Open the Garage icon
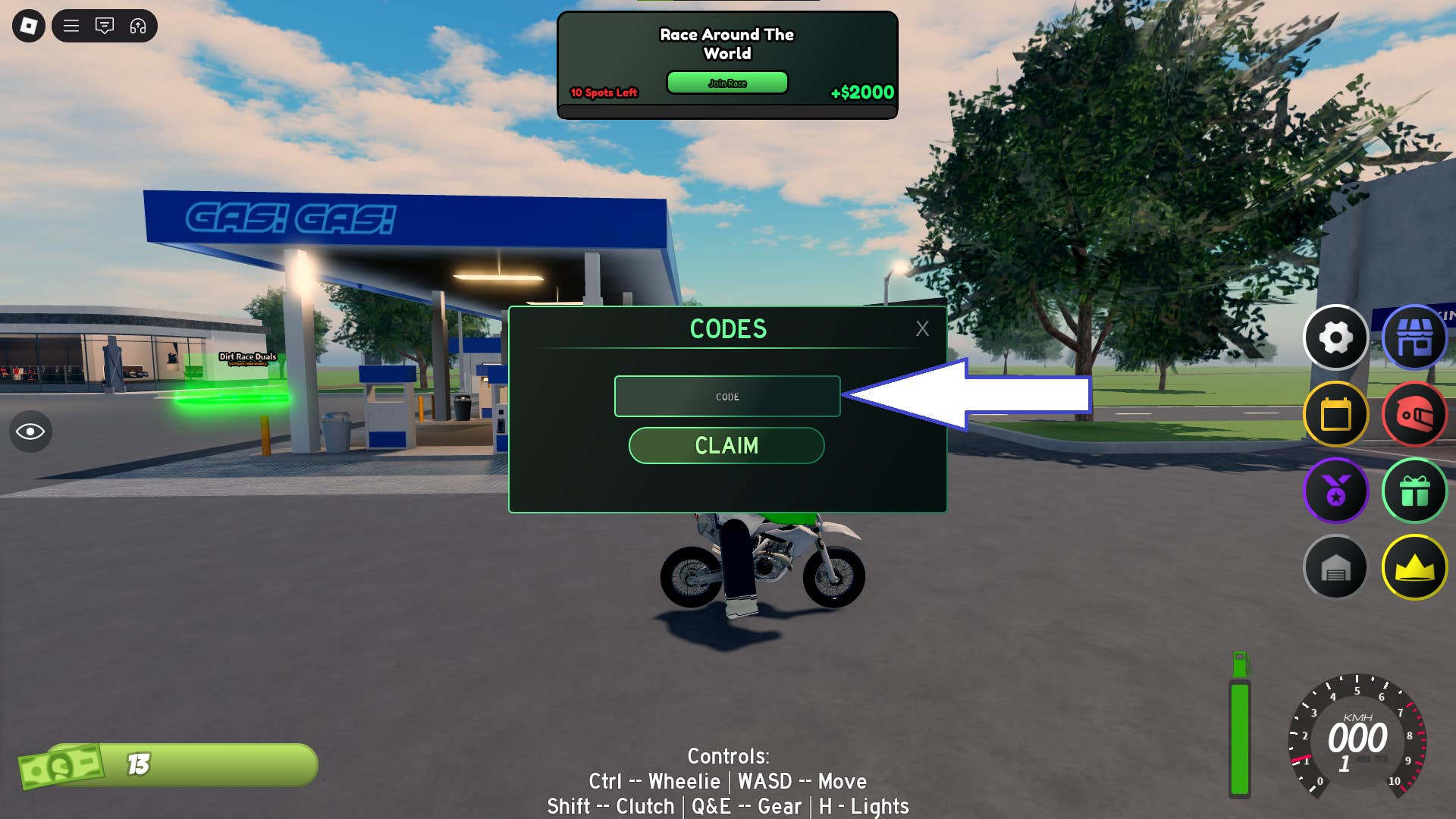1456x819 pixels. 1336,567
